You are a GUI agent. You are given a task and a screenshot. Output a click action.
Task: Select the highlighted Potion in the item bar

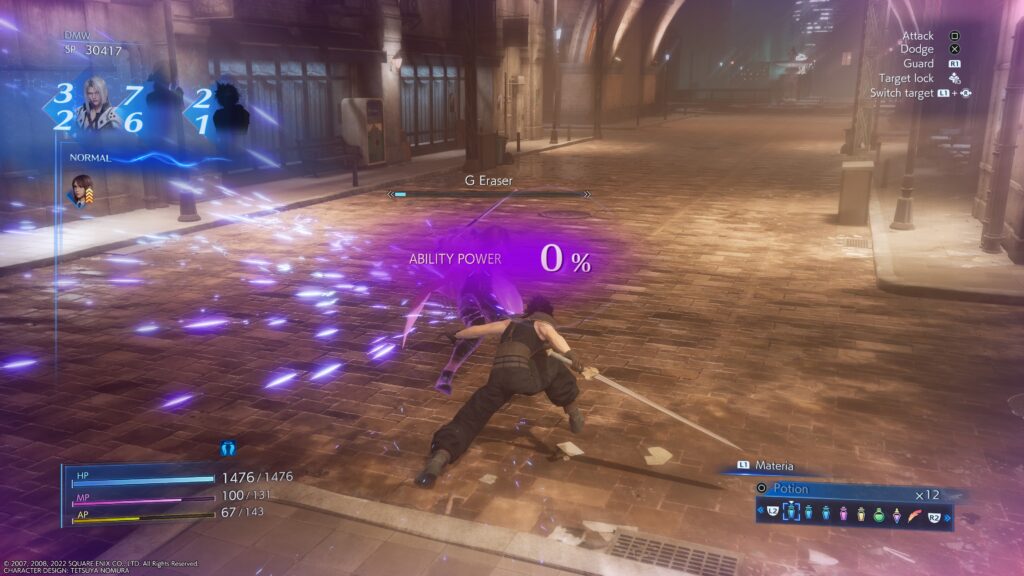[x=792, y=514]
